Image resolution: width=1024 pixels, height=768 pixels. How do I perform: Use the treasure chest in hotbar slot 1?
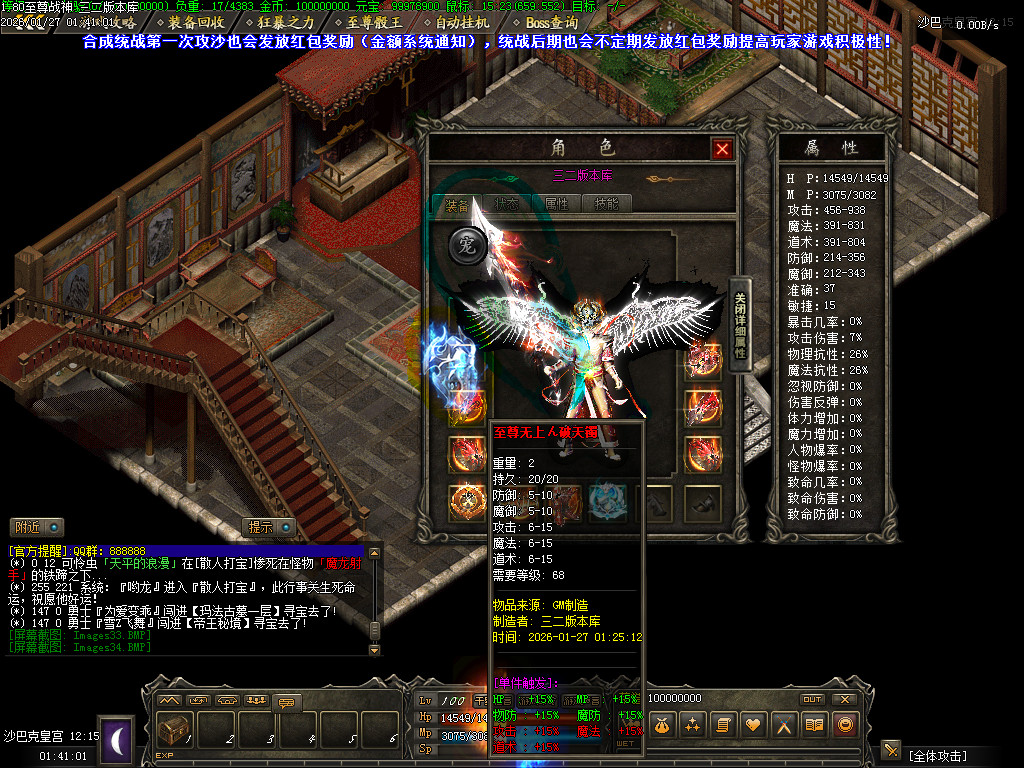pyautogui.click(x=176, y=731)
